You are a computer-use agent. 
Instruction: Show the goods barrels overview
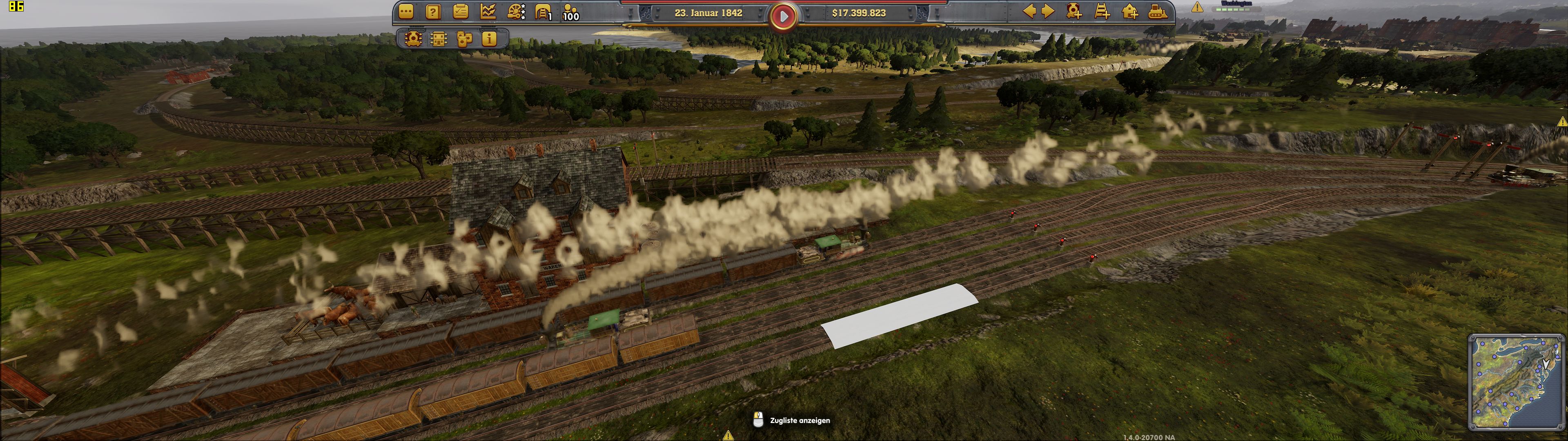pos(464,39)
